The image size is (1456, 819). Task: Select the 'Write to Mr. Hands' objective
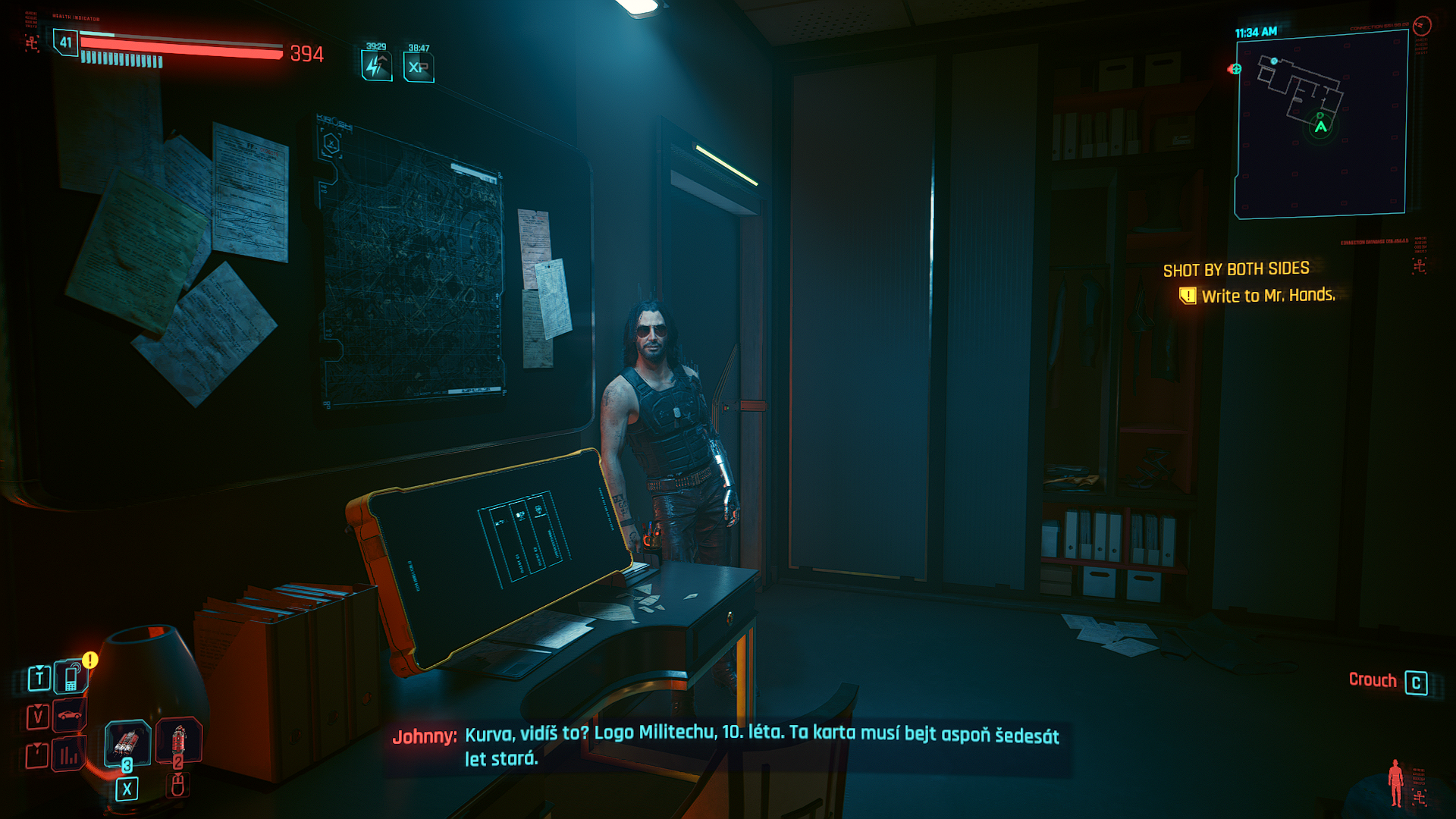point(1268,296)
